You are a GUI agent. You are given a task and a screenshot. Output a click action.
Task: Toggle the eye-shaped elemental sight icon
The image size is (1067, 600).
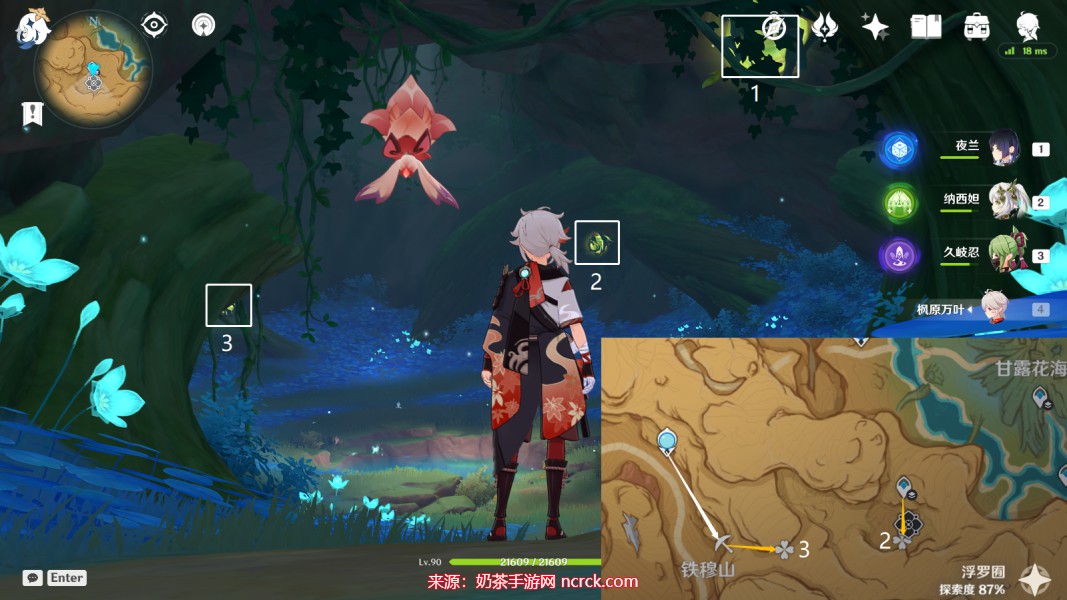pos(154,25)
